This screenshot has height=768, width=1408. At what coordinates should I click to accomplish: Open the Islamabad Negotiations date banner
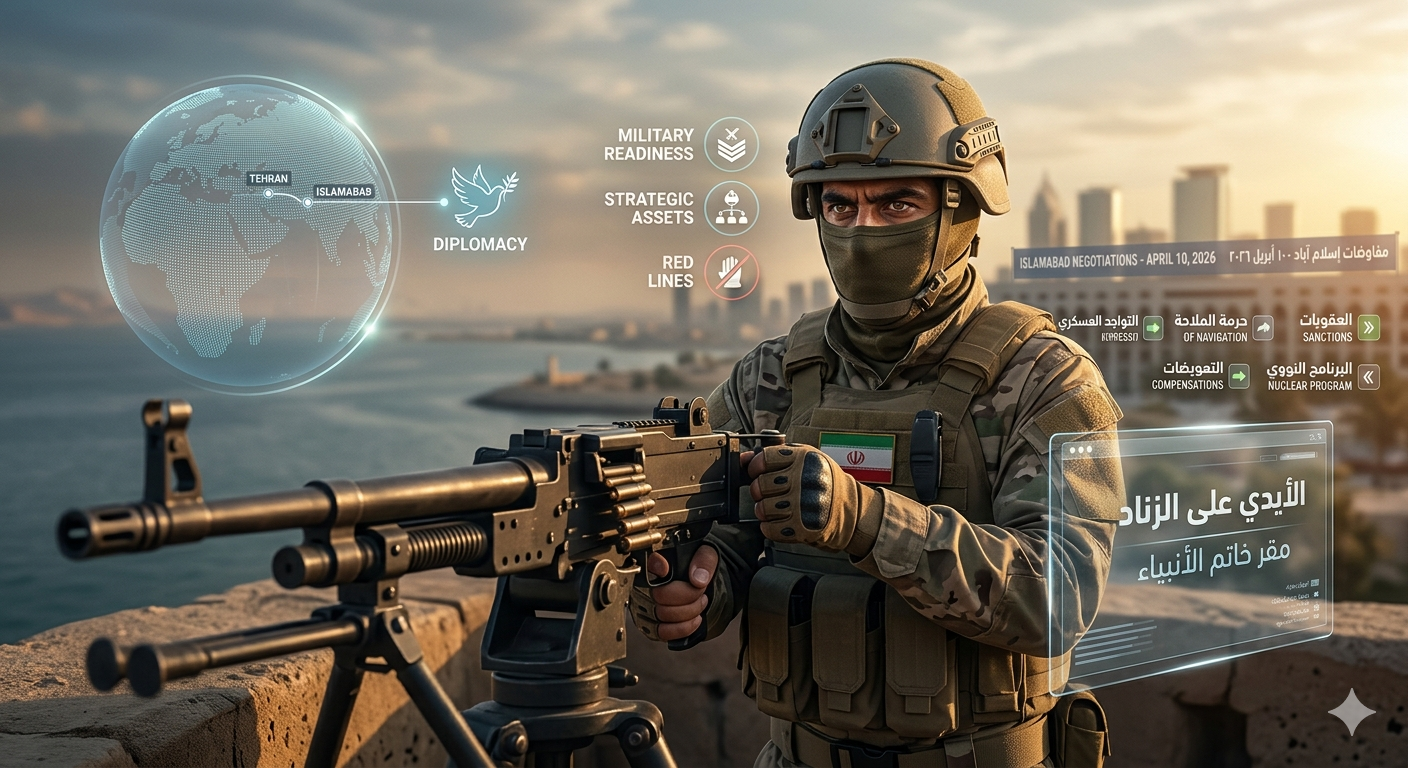pos(1204,257)
